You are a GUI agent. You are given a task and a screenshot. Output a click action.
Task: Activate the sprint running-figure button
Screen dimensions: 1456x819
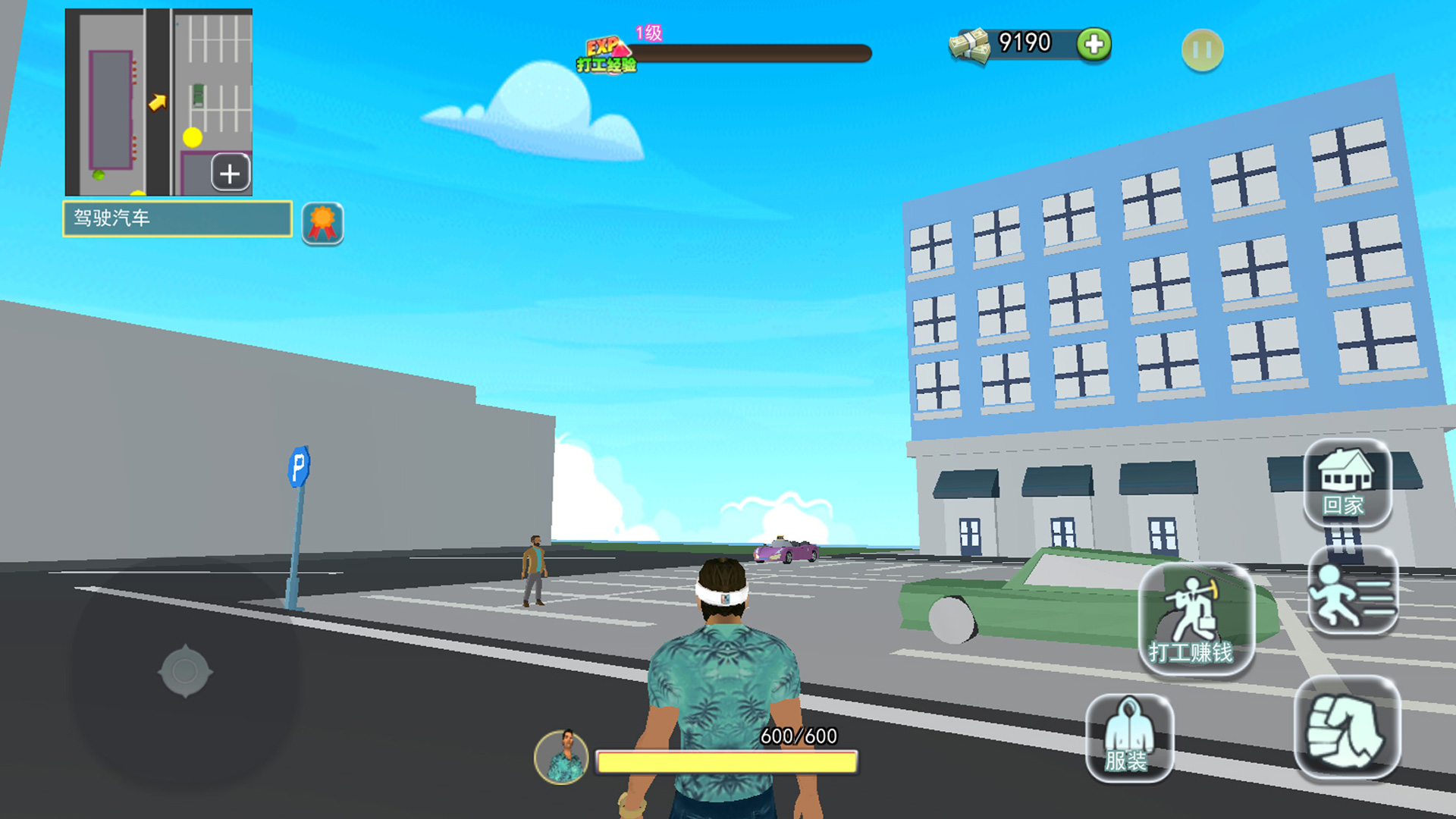[1352, 591]
